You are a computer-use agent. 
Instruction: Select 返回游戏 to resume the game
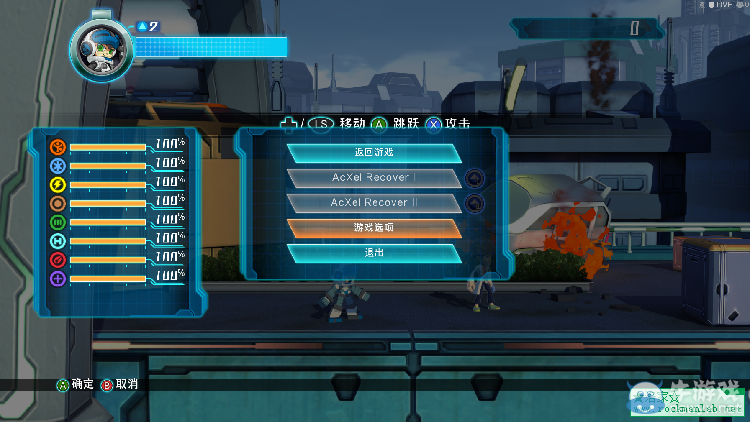pyautogui.click(x=374, y=153)
